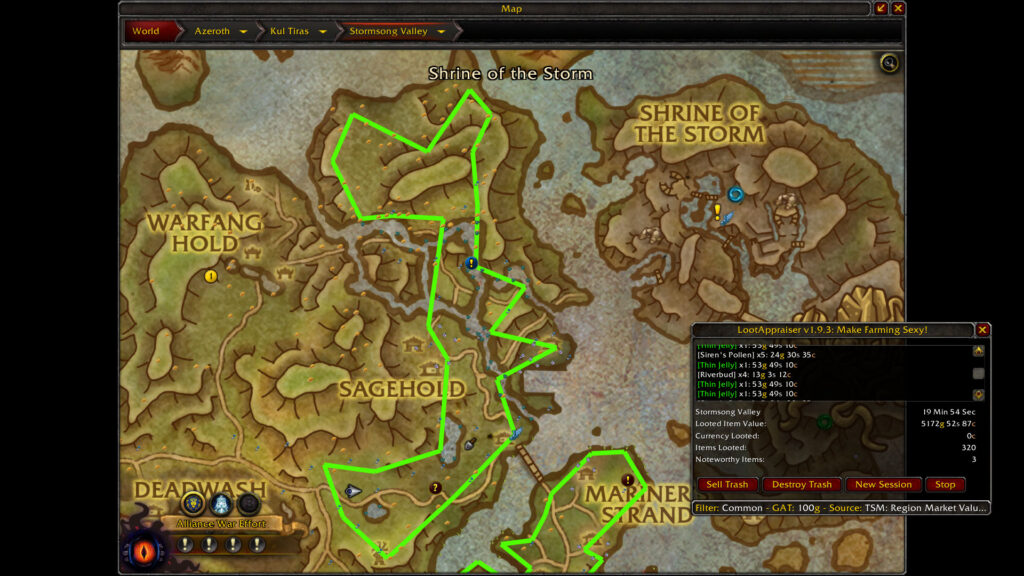Close the Map window
Image resolution: width=1024 pixels, height=576 pixels.
[x=898, y=9]
